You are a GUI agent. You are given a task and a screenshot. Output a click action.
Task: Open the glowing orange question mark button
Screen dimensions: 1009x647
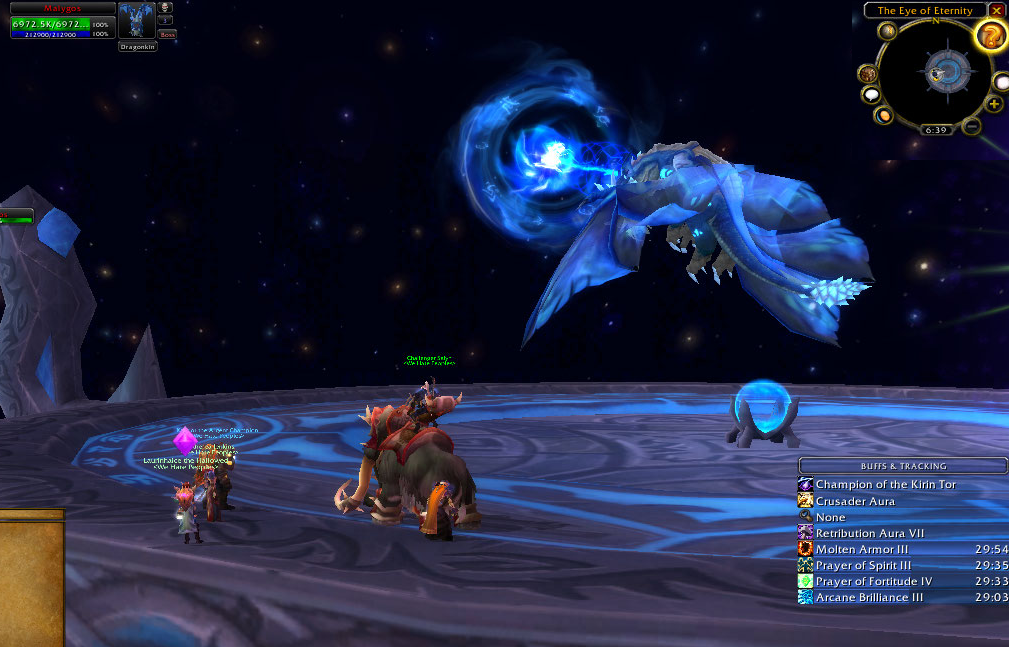click(991, 36)
